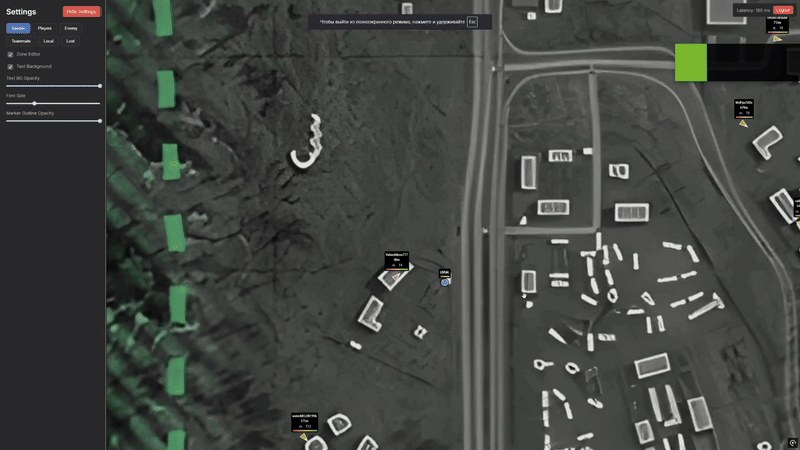Show the Local settings tab
The image size is (800, 450).
point(48,41)
